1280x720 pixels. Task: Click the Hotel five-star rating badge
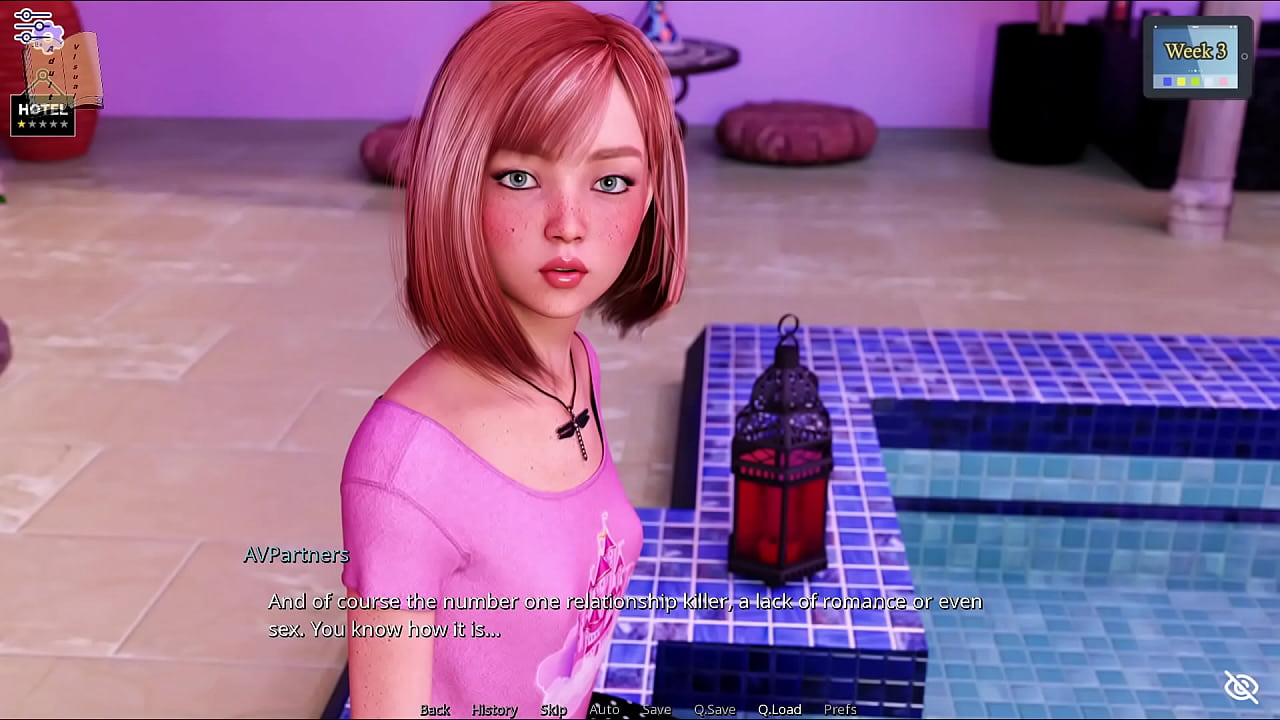[x=42, y=115]
